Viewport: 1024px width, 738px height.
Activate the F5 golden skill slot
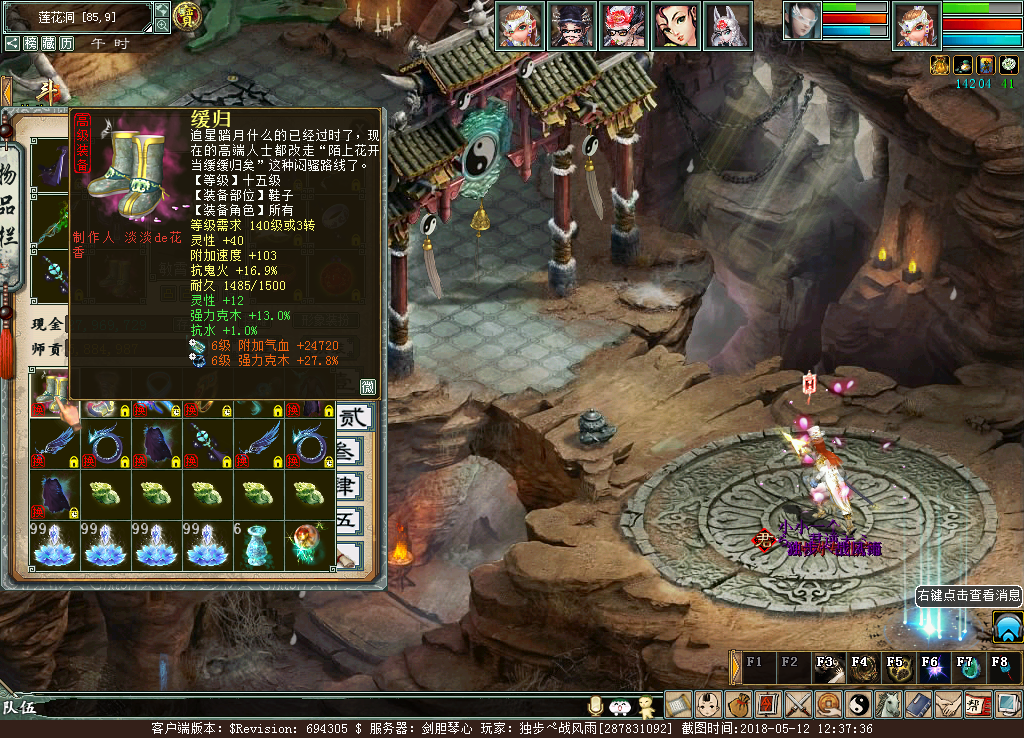point(895,667)
